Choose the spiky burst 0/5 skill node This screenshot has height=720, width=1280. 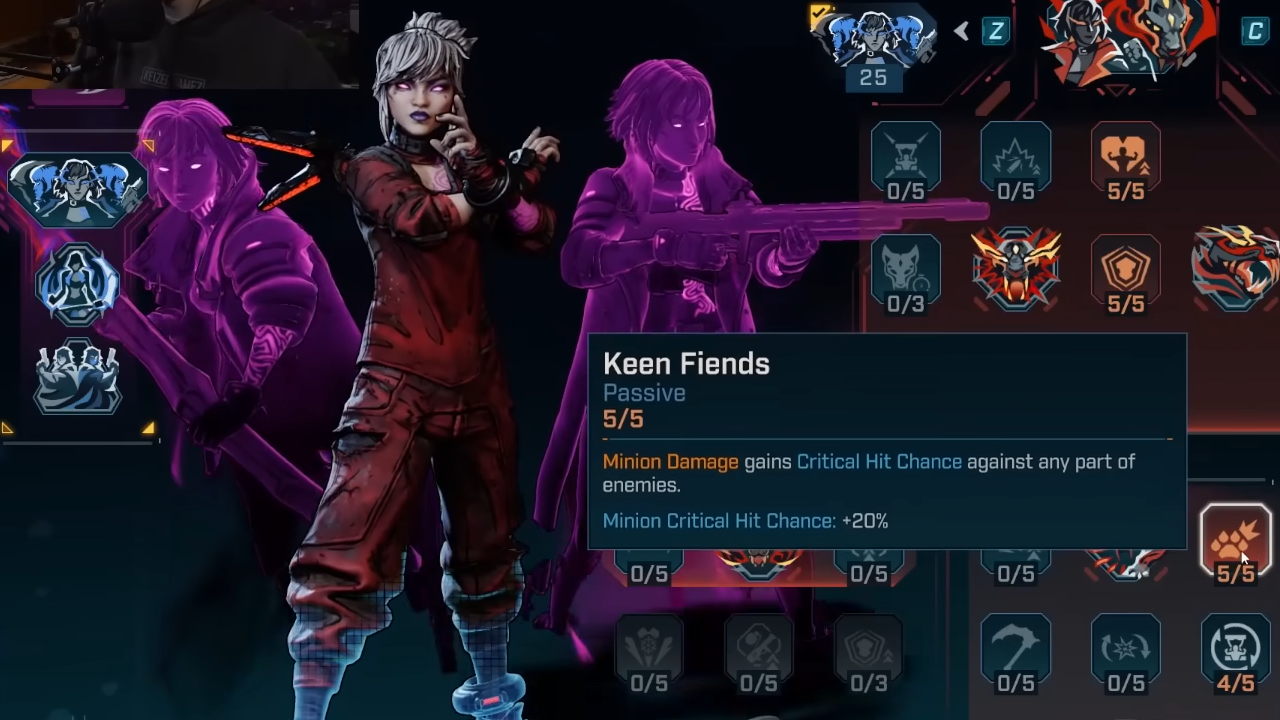pyautogui.click(x=1015, y=159)
